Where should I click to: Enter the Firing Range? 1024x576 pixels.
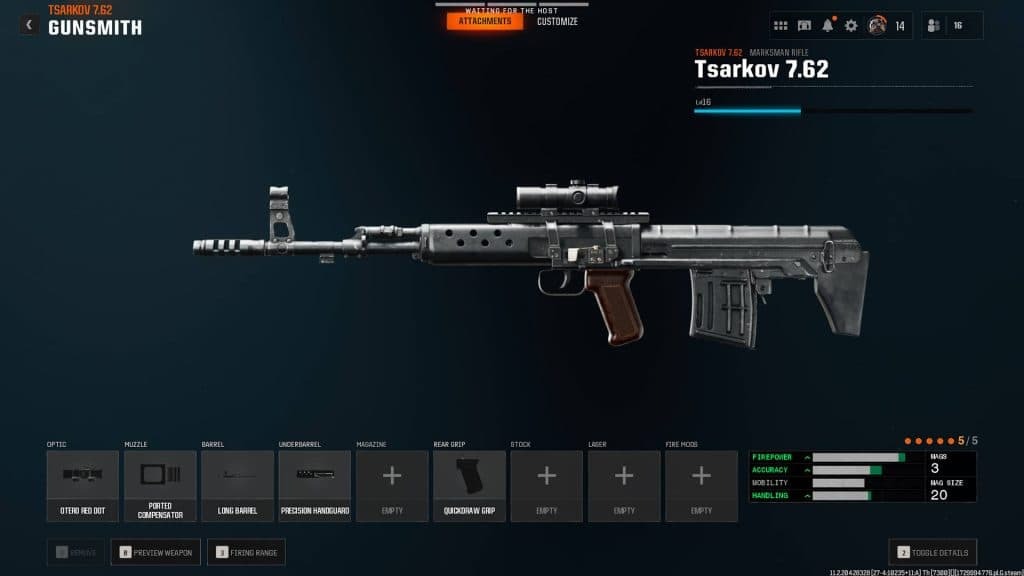click(x=246, y=551)
